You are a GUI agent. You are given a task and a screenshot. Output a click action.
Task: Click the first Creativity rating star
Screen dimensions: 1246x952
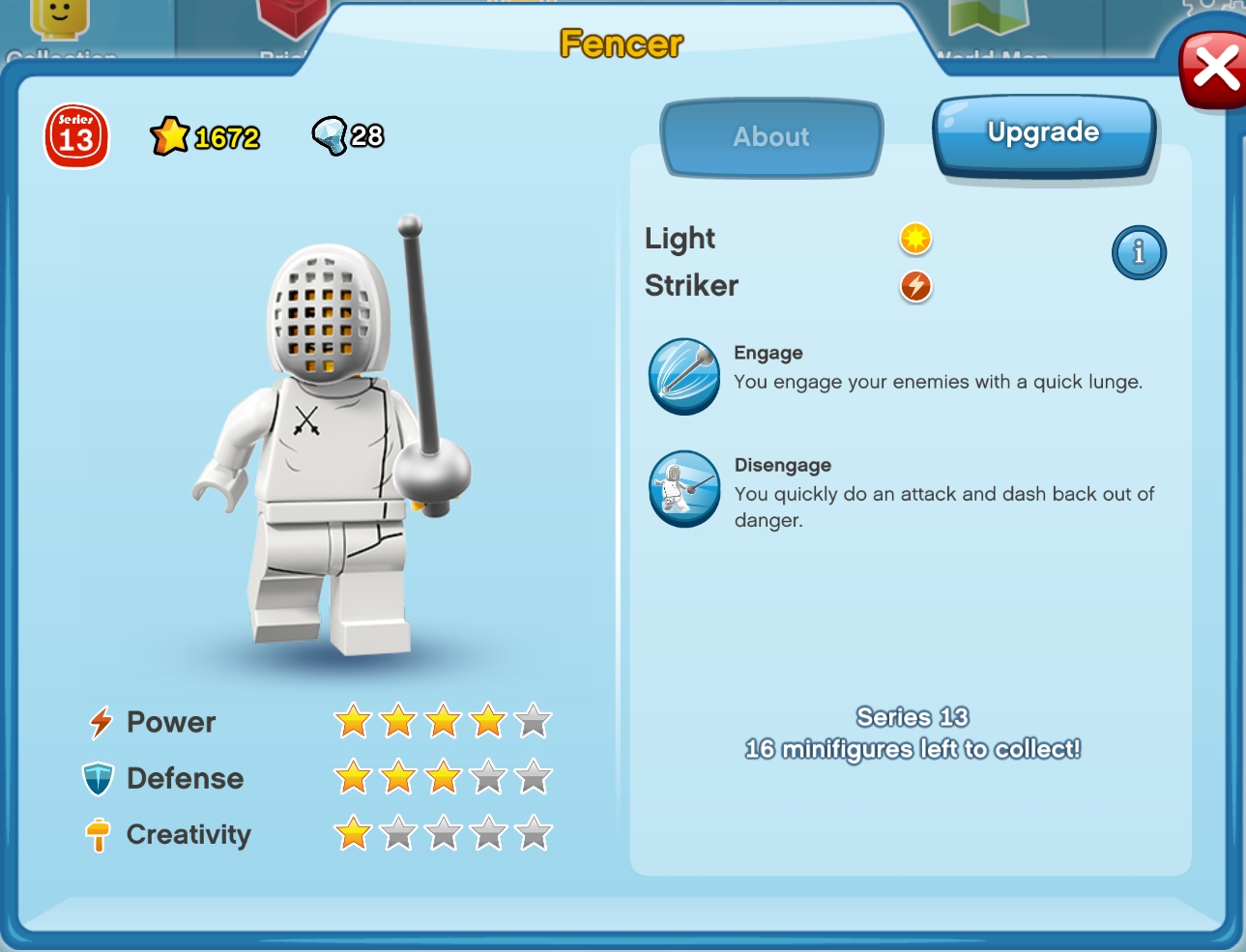(x=351, y=834)
